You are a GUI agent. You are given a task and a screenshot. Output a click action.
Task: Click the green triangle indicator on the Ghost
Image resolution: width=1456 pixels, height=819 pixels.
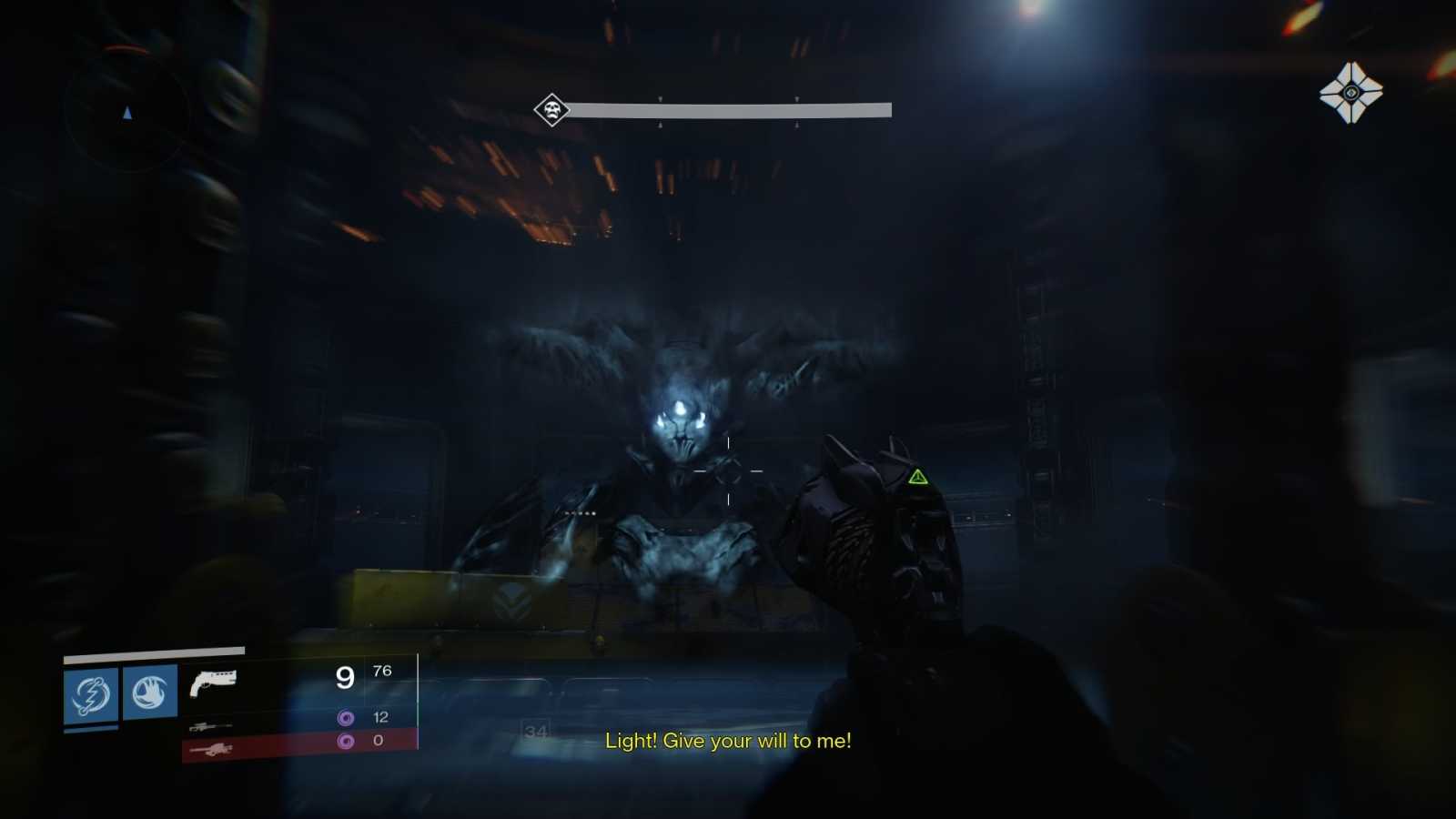(918, 474)
